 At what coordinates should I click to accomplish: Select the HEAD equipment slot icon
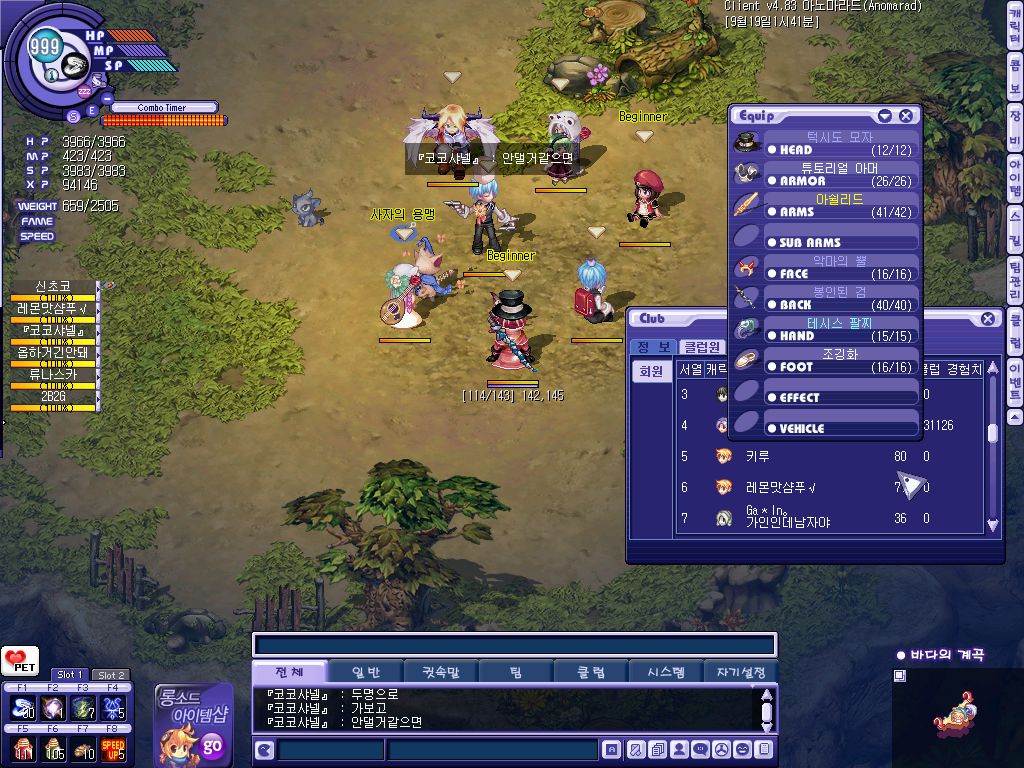pos(747,144)
